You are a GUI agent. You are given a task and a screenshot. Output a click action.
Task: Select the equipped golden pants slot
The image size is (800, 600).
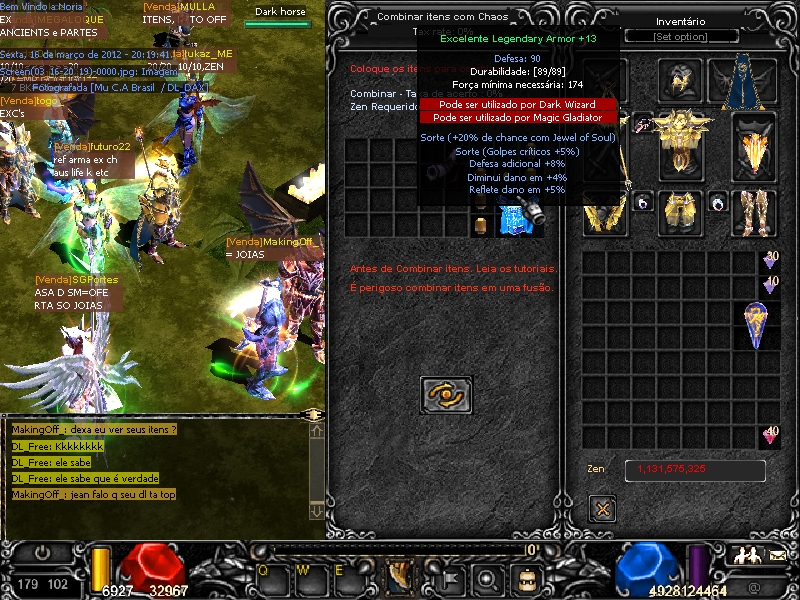[683, 212]
